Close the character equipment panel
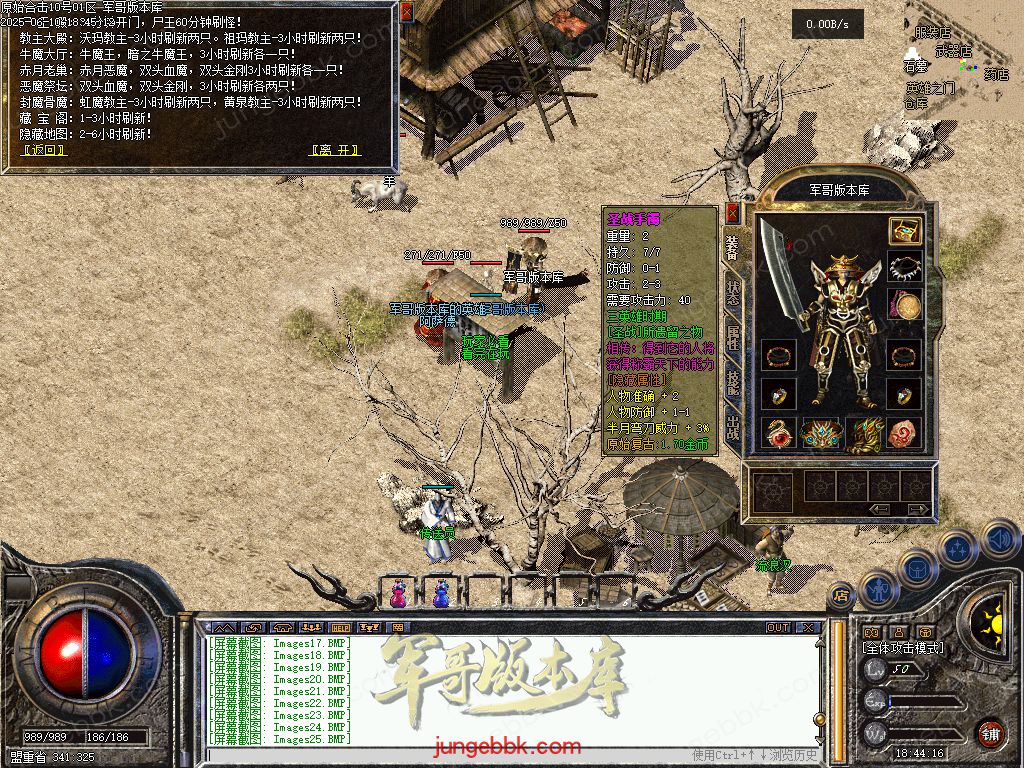This screenshot has height=768, width=1024. [x=732, y=213]
